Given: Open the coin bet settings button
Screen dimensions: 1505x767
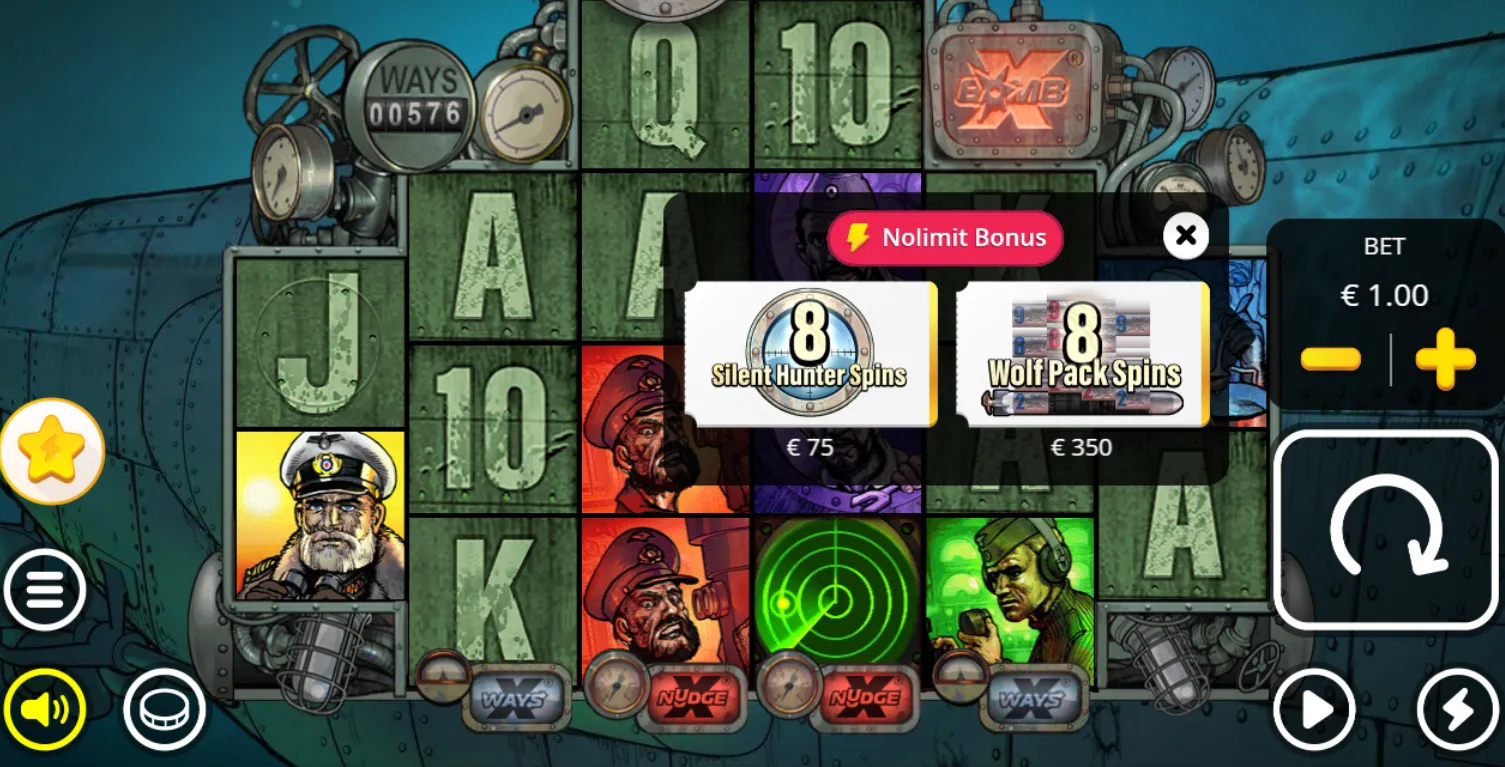Looking at the screenshot, I should click(164, 710).
